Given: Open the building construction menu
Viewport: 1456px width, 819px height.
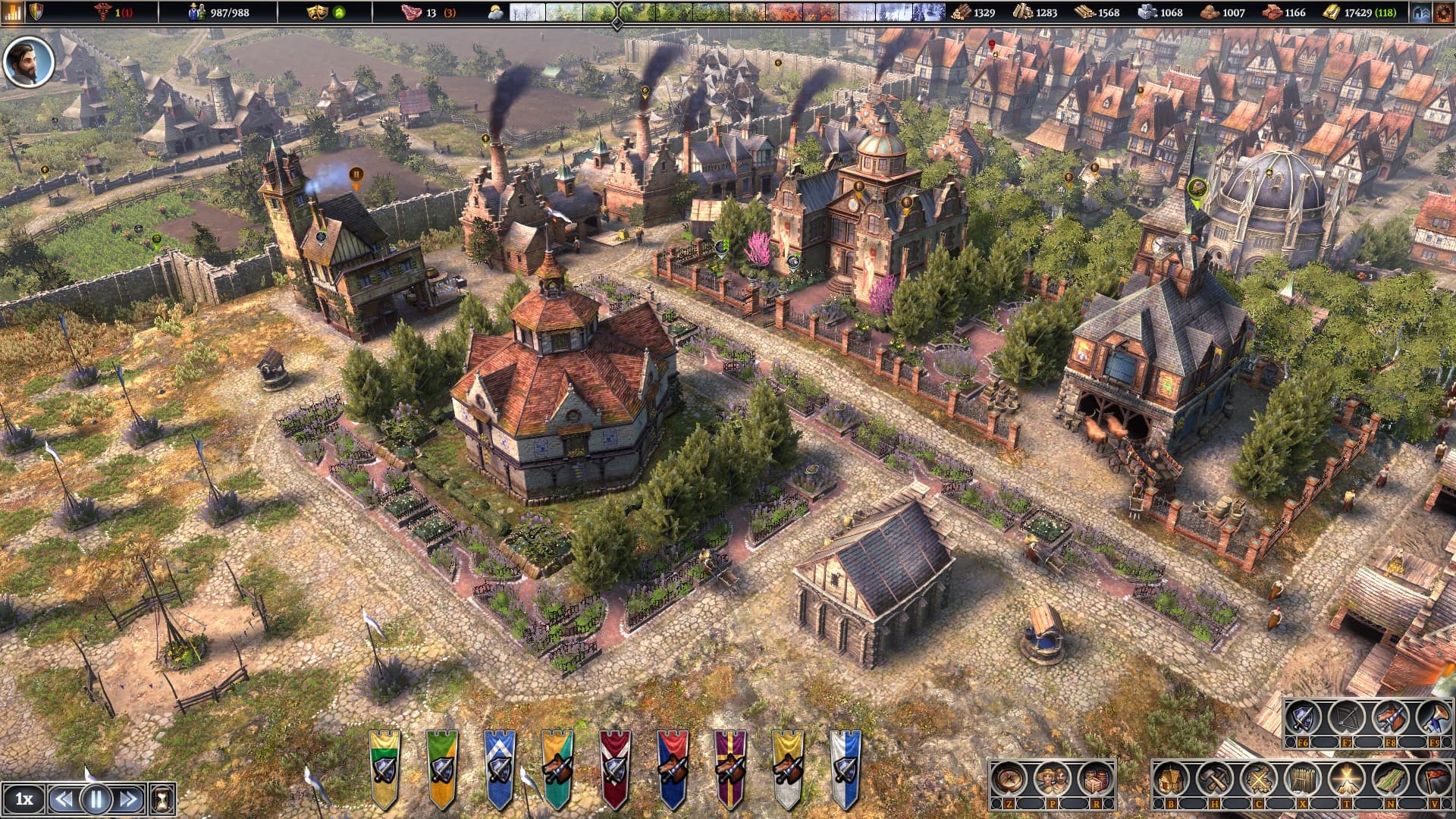Looking at the screenshot, I should click(1172, 779).
